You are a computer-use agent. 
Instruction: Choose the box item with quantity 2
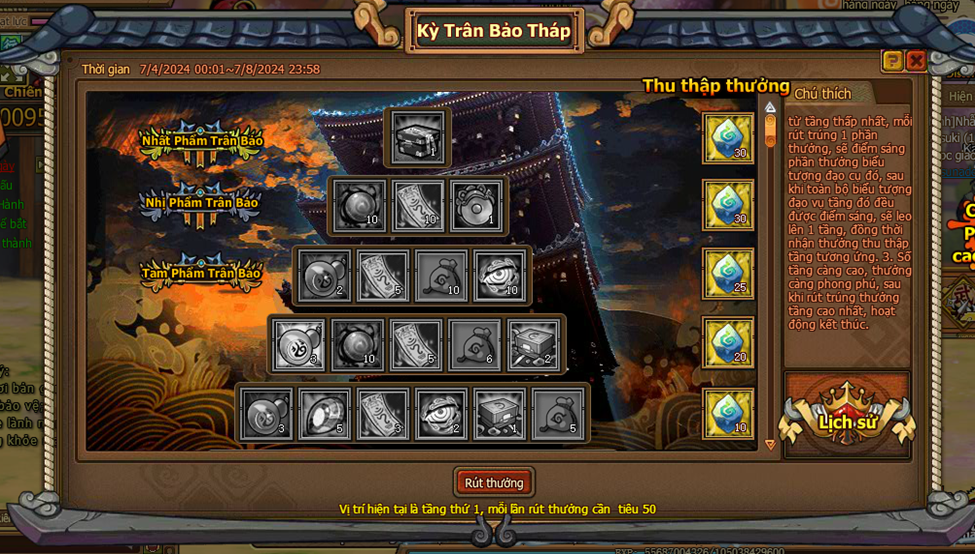pyautogui.click(x=534, y=344)
